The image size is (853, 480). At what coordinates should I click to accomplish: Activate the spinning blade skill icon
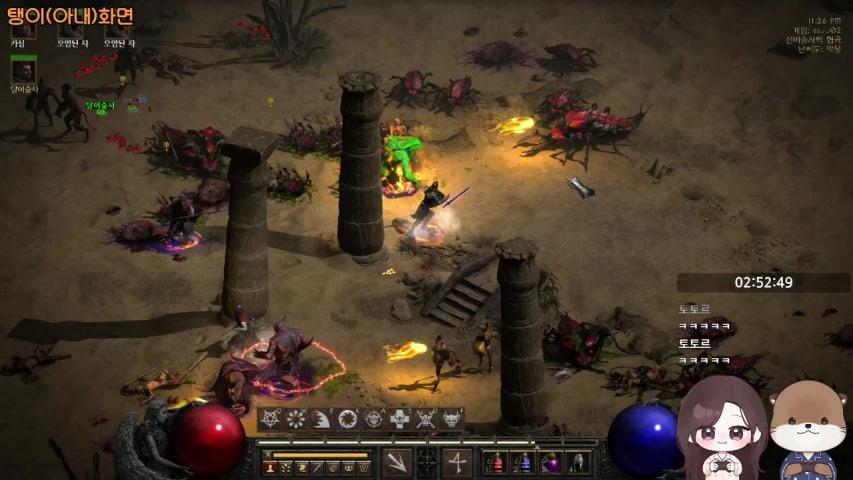pyautogui.click(x=348, y=419)
